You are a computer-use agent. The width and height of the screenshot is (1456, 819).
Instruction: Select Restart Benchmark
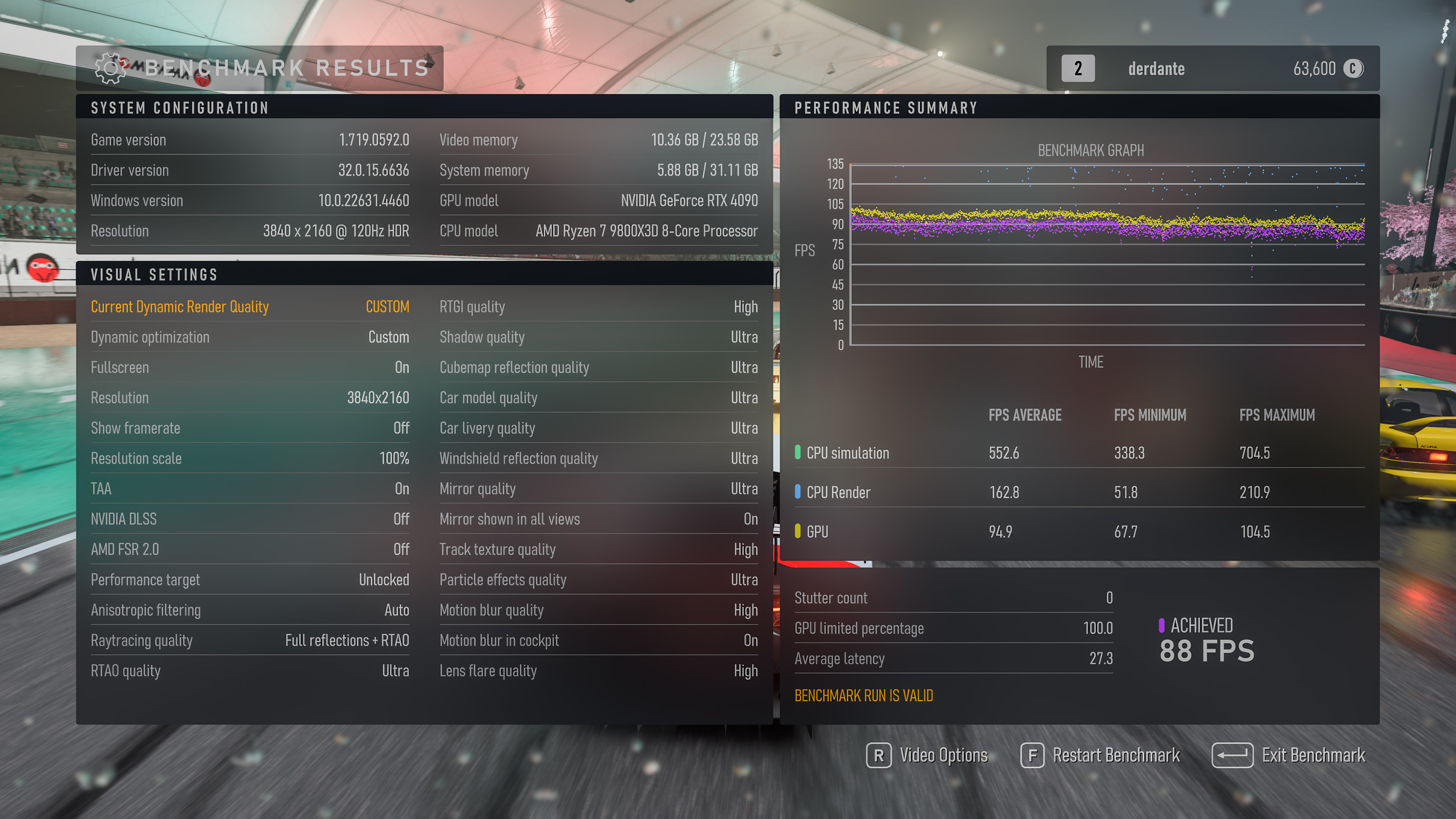click(x=1100, y=755)
